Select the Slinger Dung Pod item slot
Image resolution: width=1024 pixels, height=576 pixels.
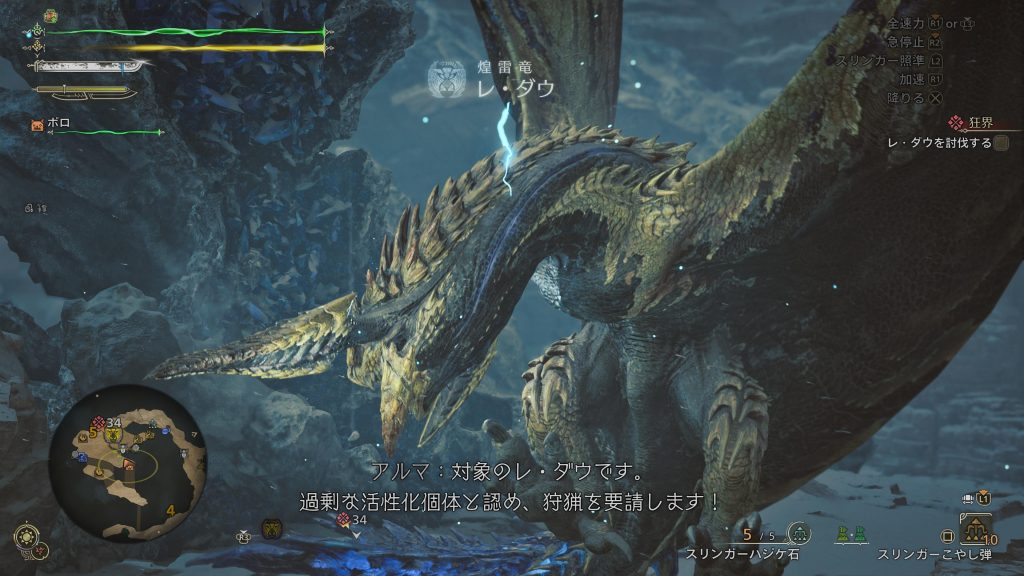(976, 532)
